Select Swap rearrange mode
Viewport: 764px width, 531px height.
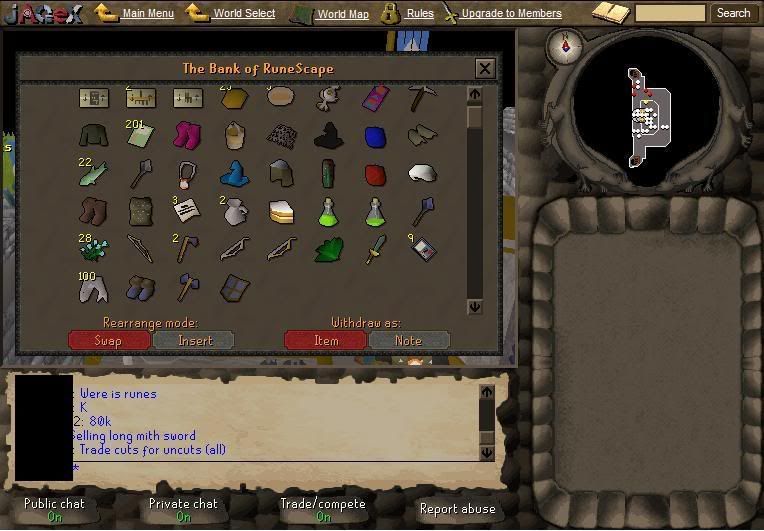(x=108, y=340)
